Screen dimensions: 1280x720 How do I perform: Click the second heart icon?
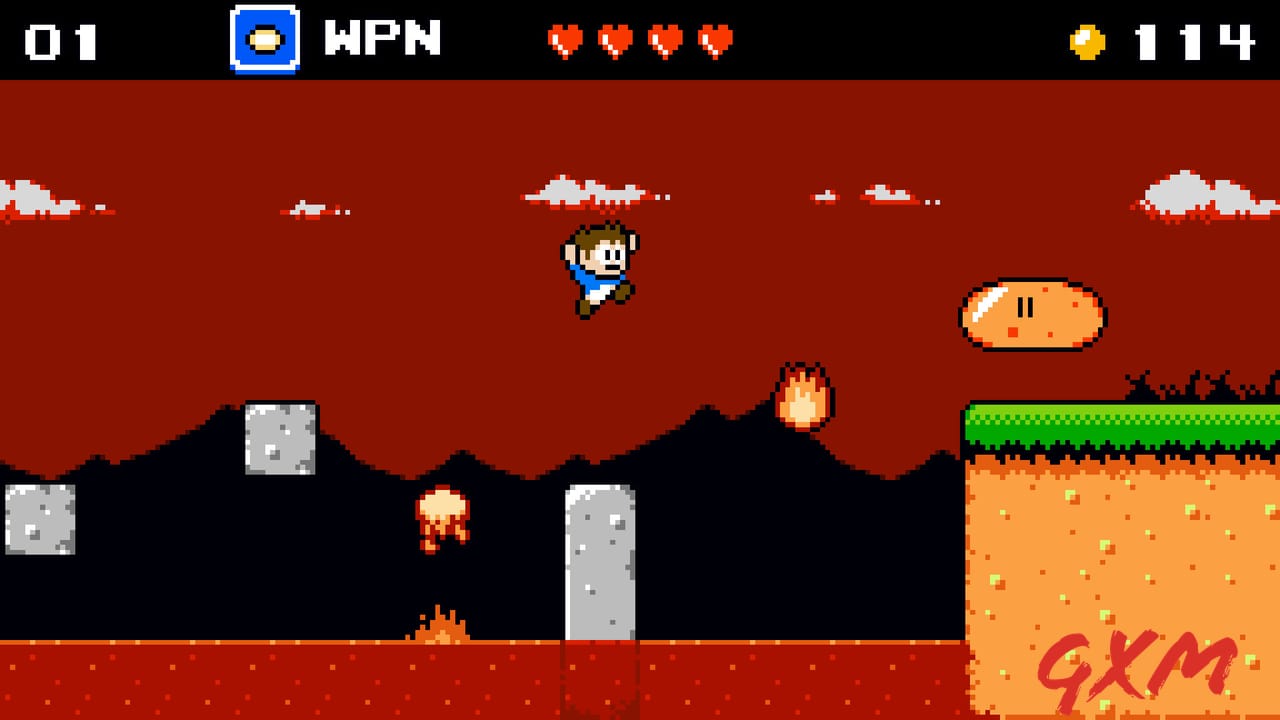616,40
